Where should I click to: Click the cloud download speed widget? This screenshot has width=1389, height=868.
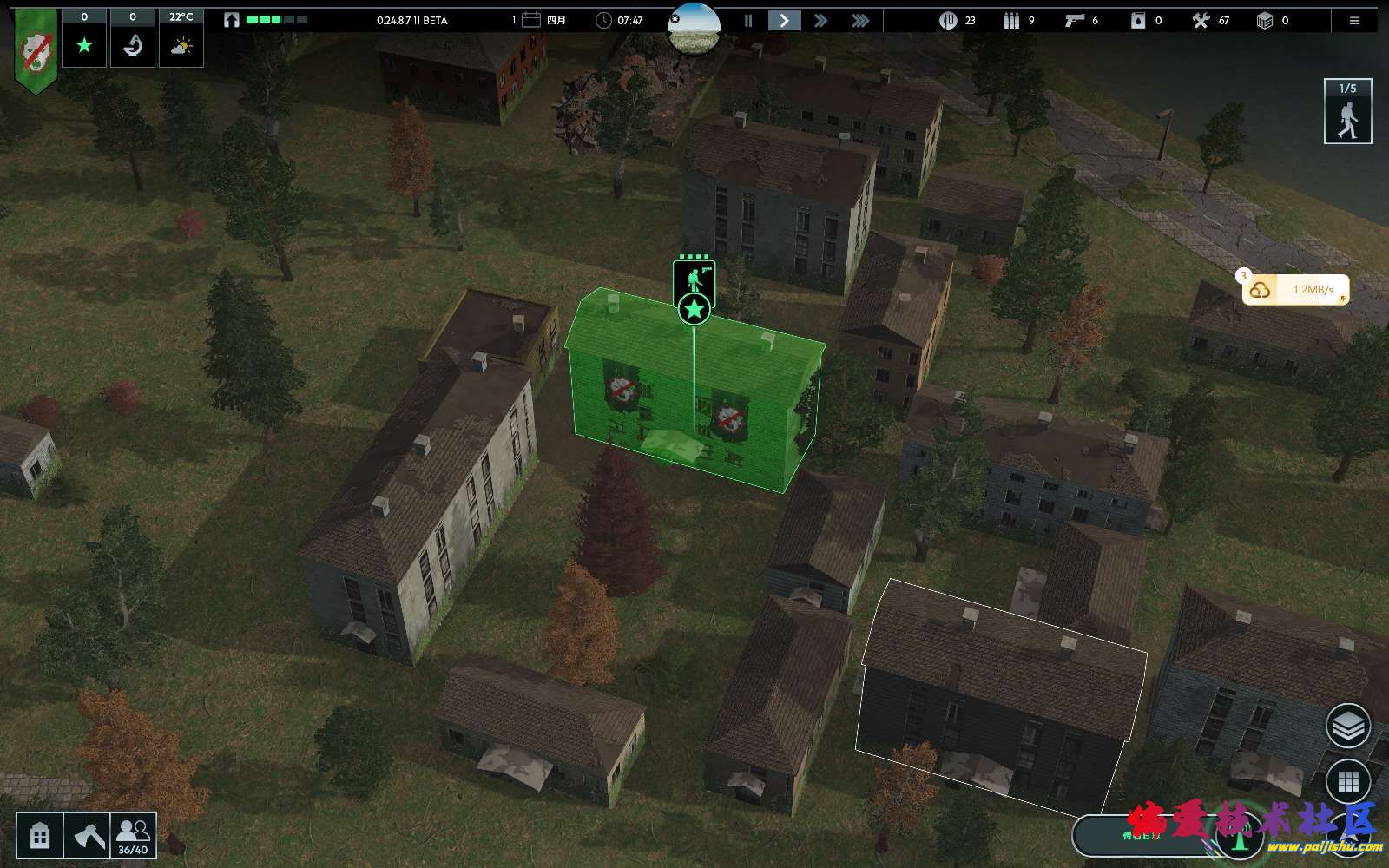1295,290
